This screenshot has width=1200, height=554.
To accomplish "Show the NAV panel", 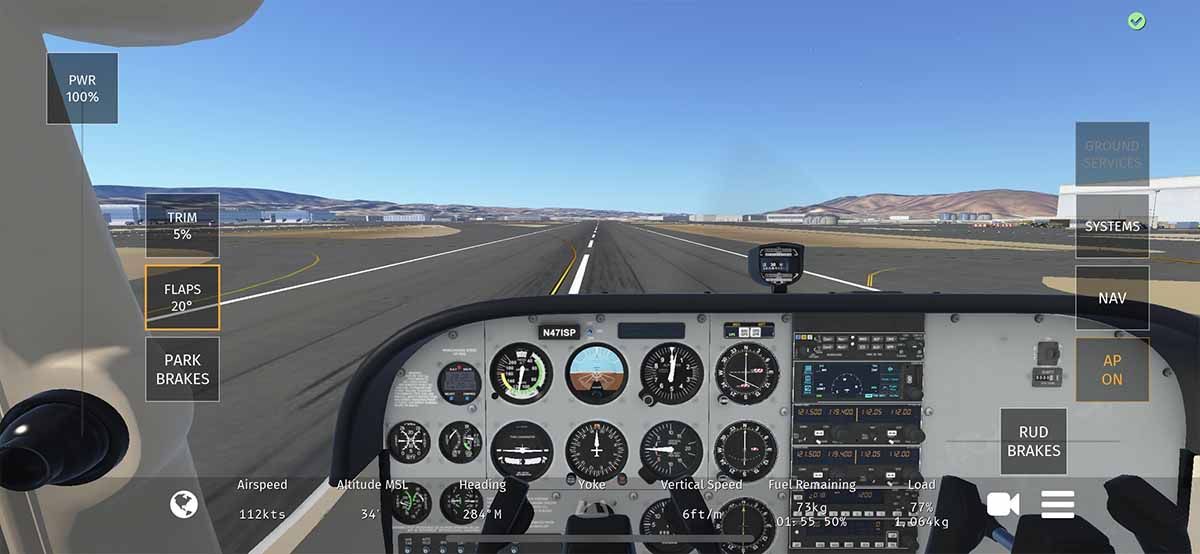I will [1112, 298].
